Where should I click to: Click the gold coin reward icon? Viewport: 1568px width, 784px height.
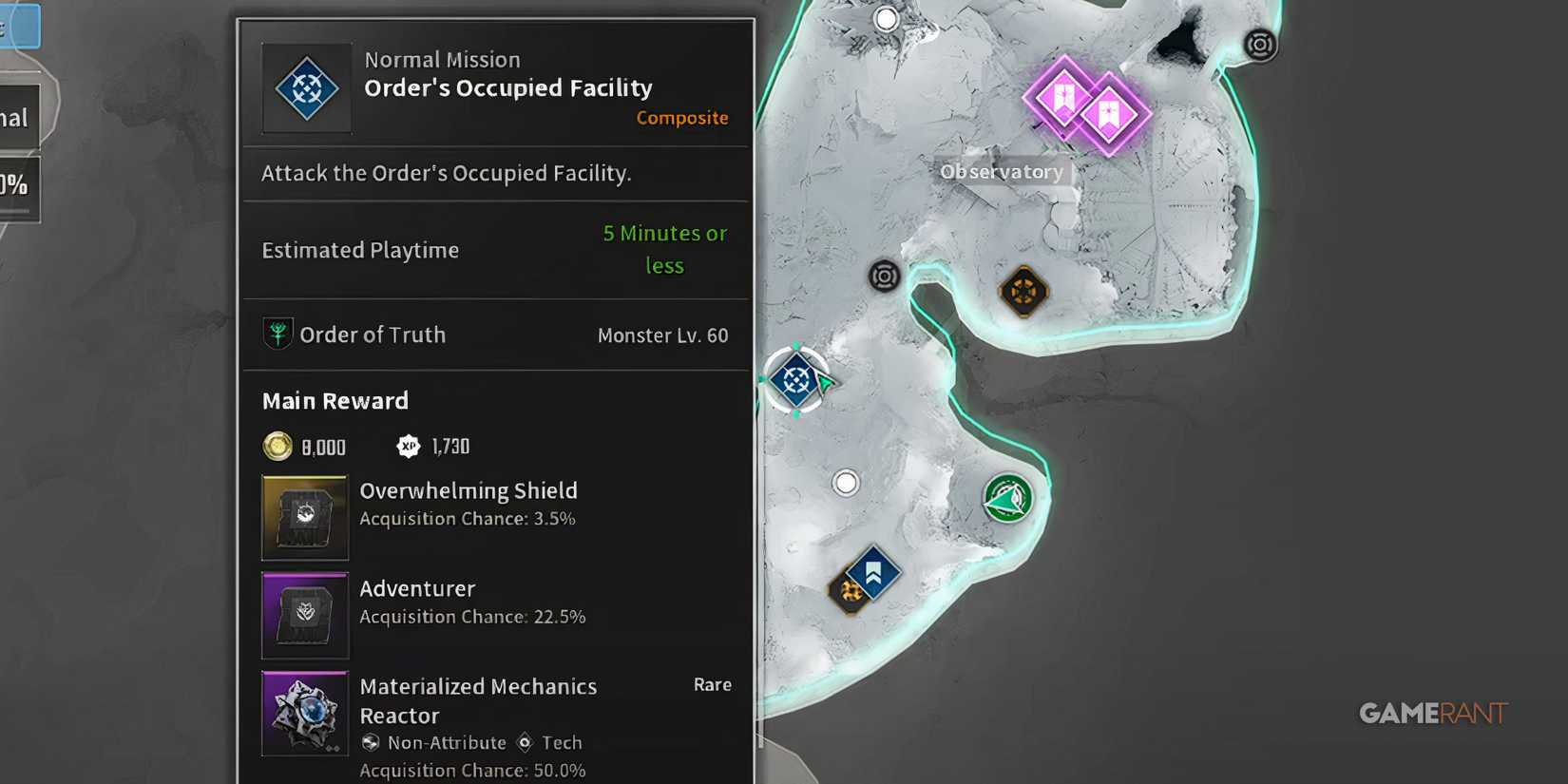277,446
